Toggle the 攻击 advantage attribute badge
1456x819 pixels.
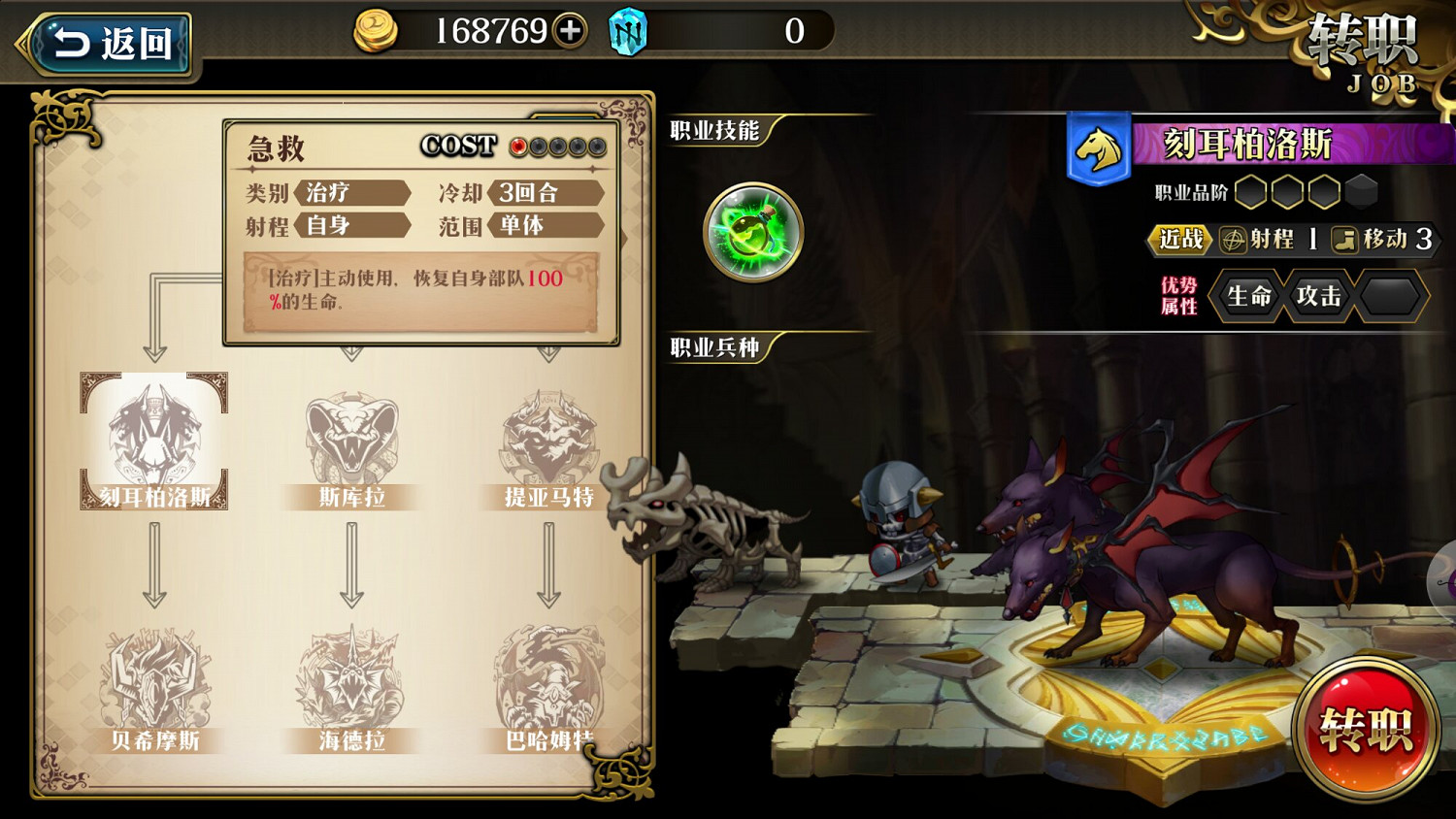[x=1317, y=297]
